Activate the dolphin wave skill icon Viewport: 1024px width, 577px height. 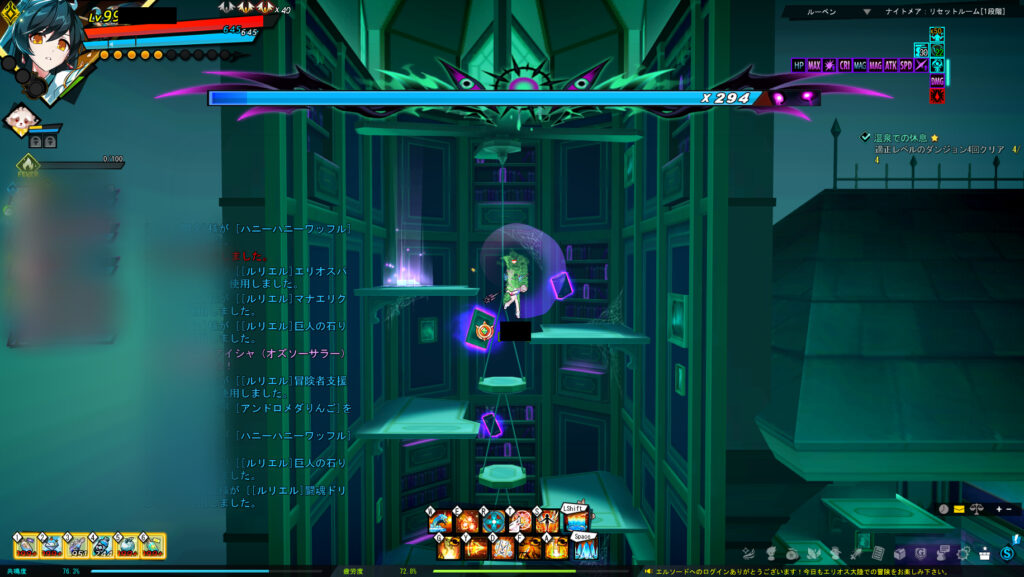click(439, 522)
